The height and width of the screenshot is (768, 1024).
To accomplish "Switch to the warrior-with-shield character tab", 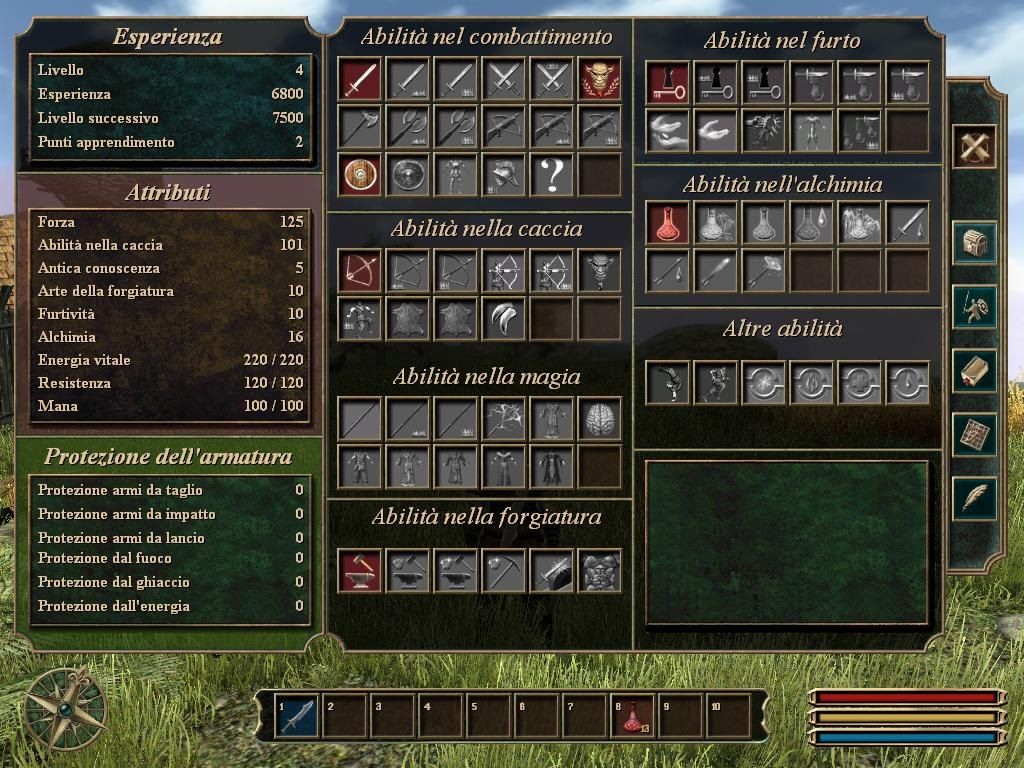I will click(x=975, y=307).
